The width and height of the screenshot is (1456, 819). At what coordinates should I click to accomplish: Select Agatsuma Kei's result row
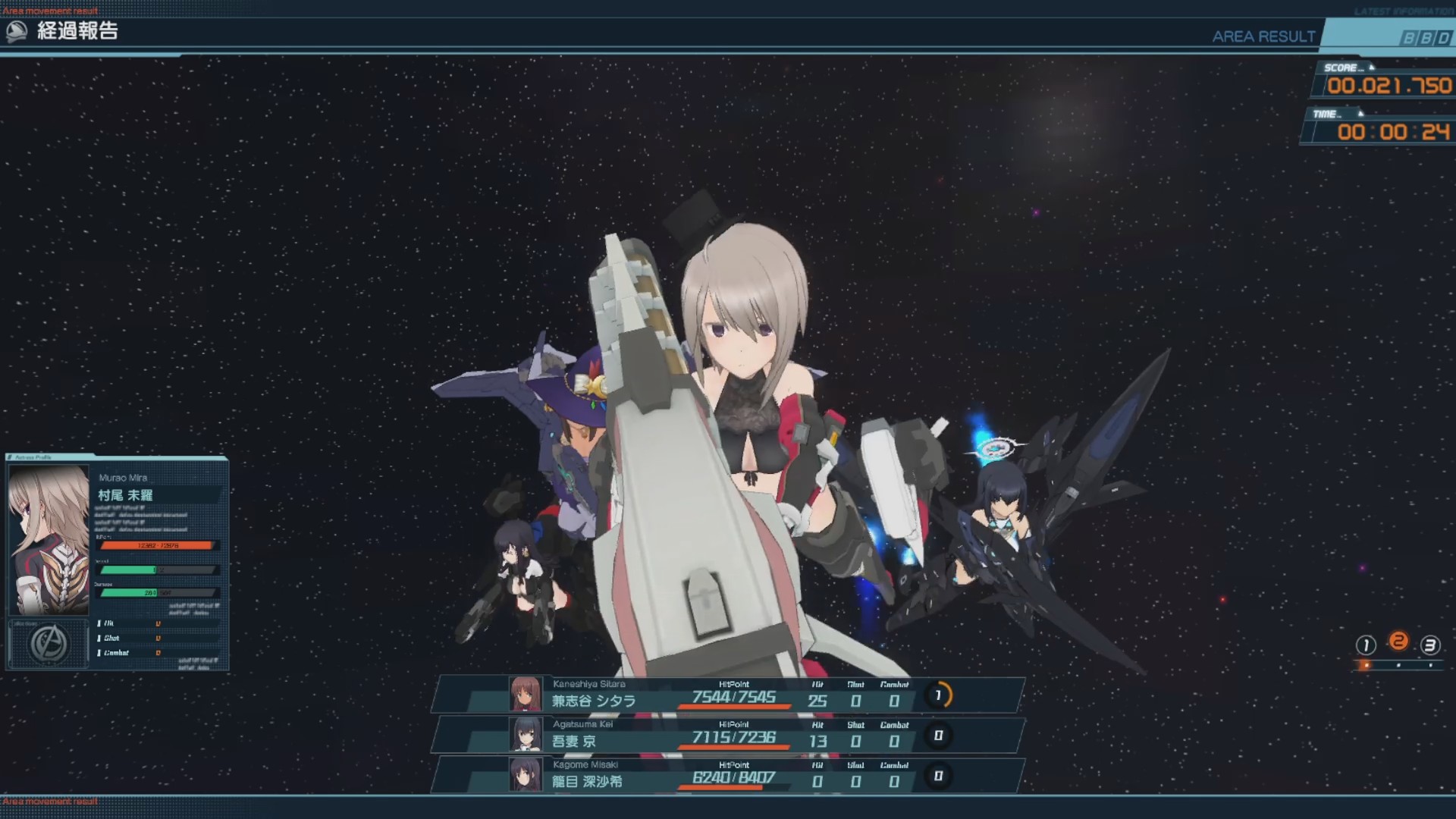pos(728,735)
